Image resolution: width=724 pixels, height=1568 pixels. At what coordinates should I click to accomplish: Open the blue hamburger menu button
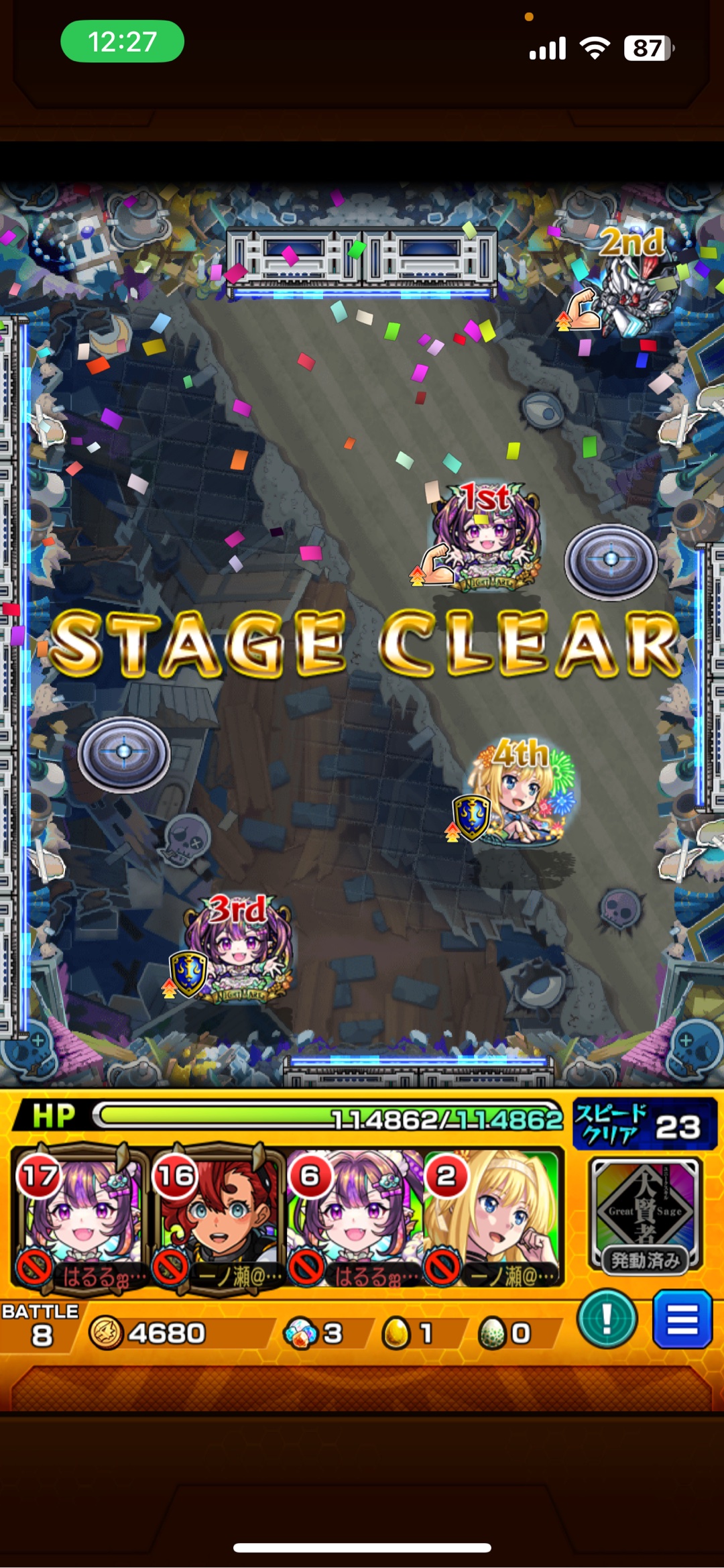(682, 1319)
